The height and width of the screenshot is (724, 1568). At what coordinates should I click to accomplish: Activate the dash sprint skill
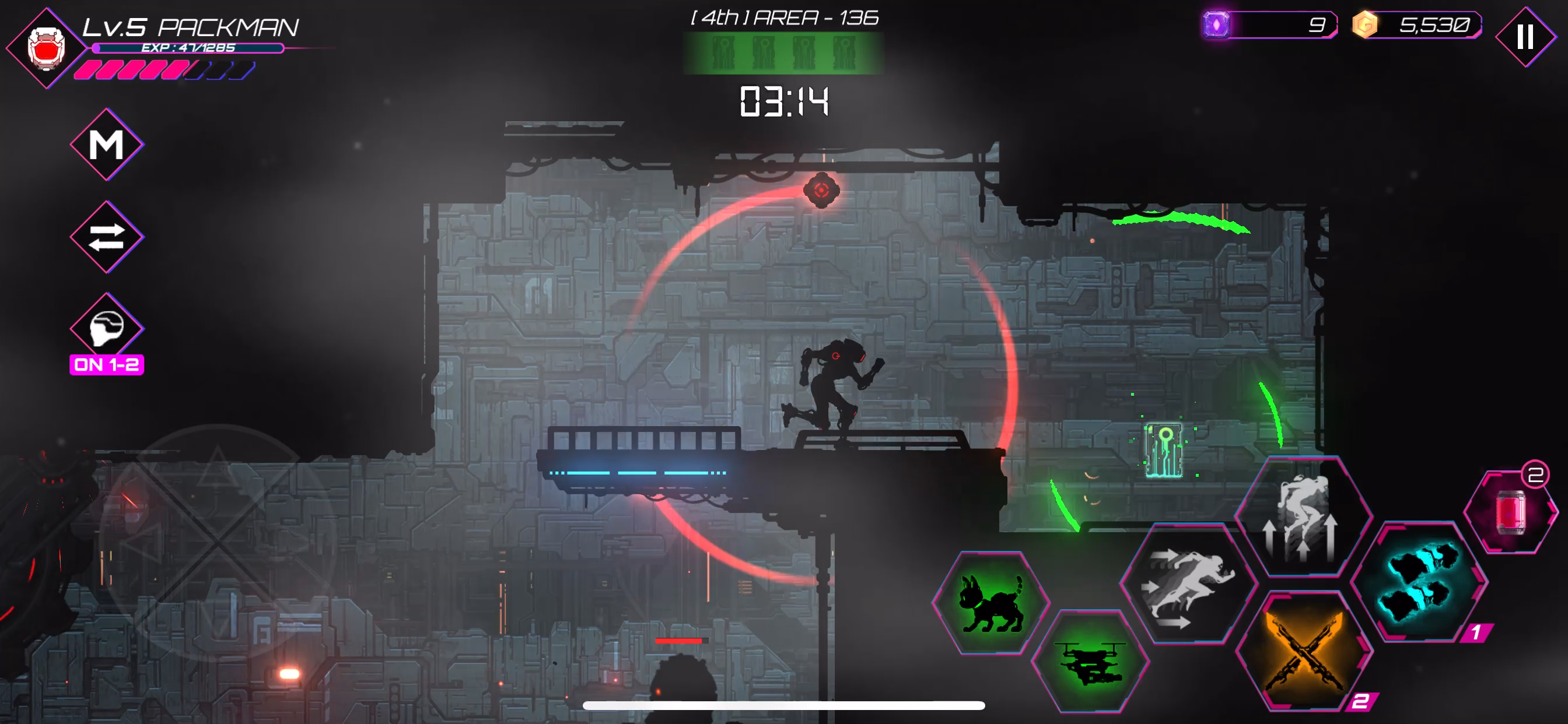tap(1188, 585)
